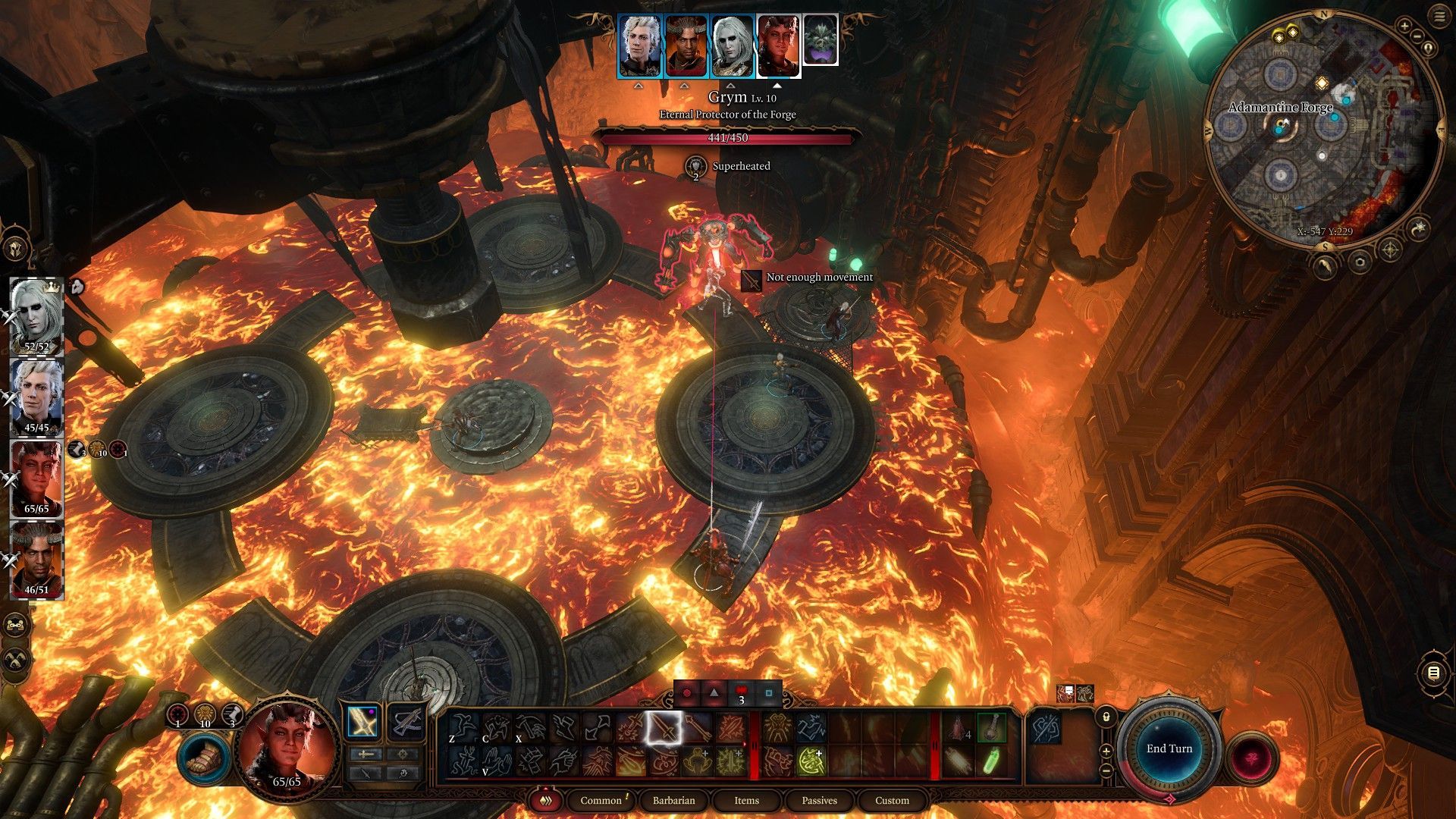
Task: Toggle the hotbar lock icon
Action: point(1106,716)
